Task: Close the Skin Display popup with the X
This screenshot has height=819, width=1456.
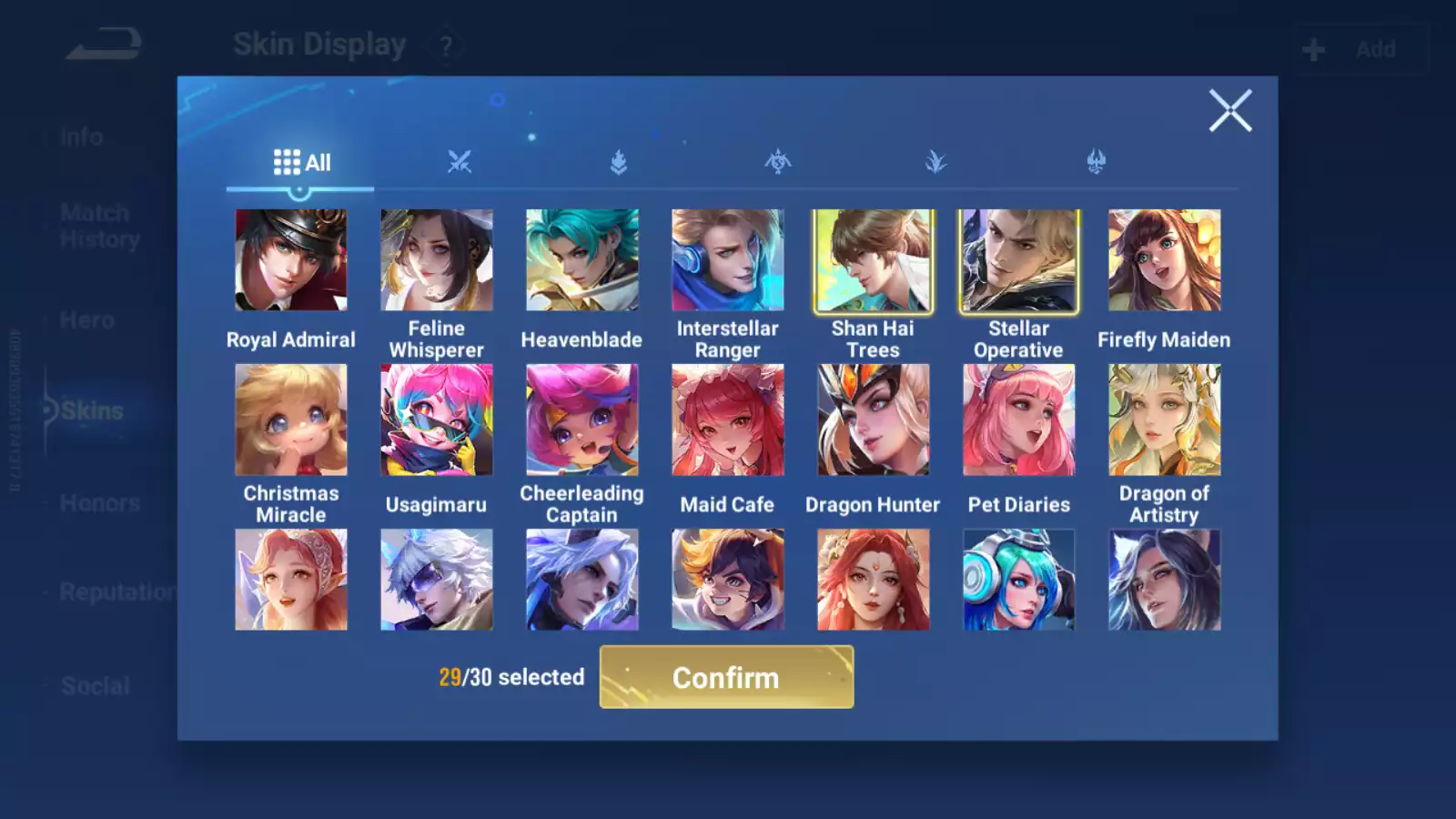Action: (1231, 111)
